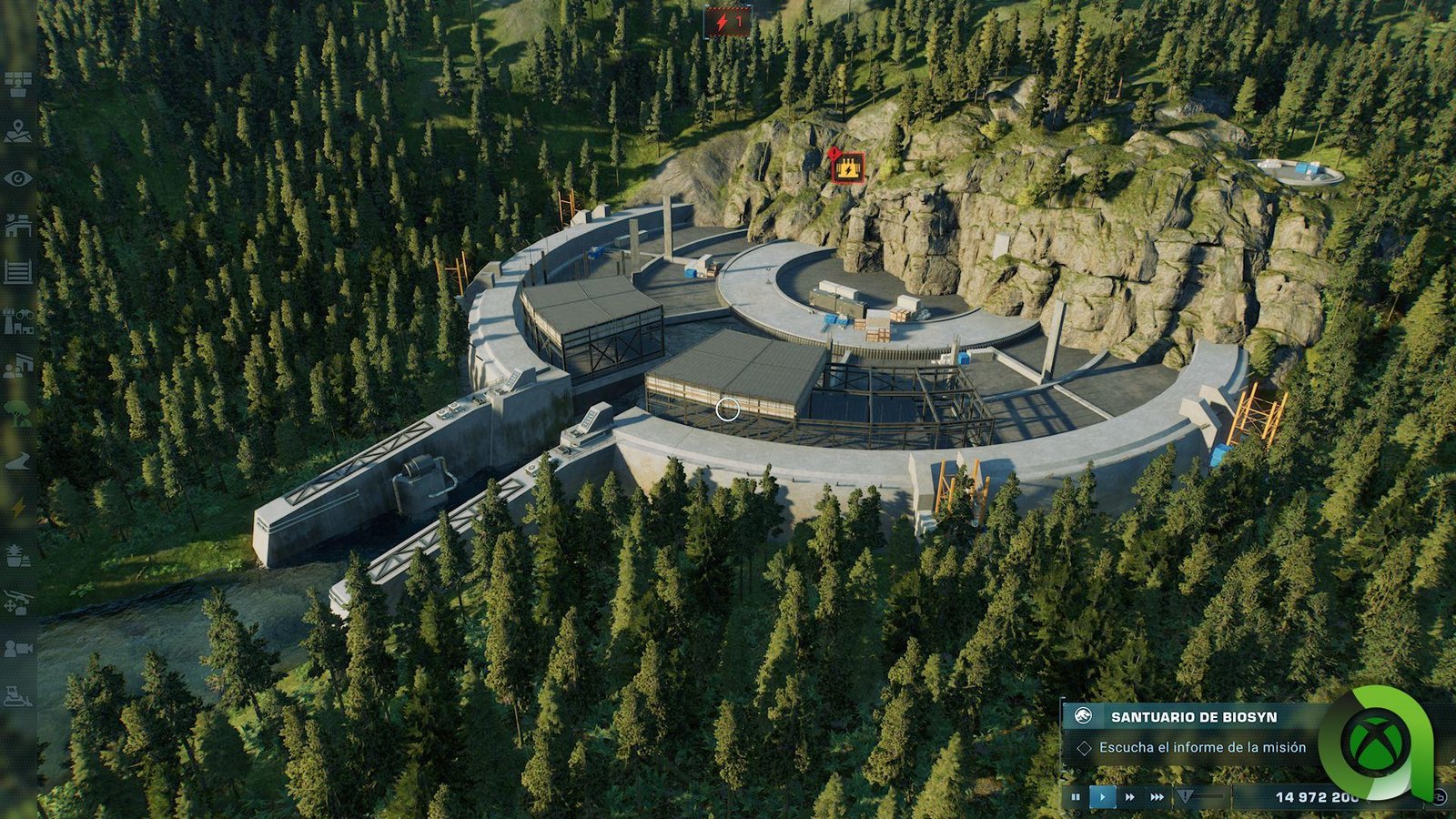Open the Santuario de Biosyn mission panel
1456x819 pixels.
(1192, 717)
